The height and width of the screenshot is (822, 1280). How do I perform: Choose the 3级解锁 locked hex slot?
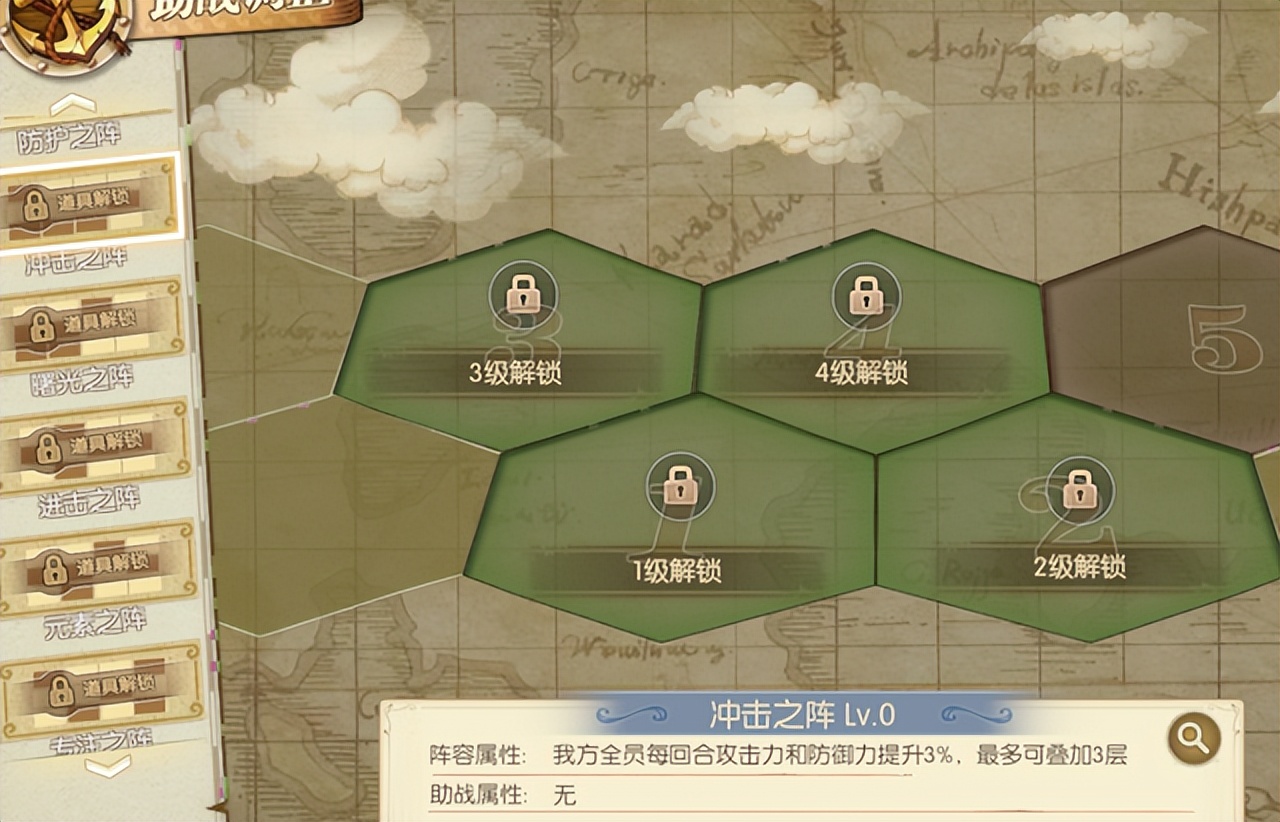(516, 330)
